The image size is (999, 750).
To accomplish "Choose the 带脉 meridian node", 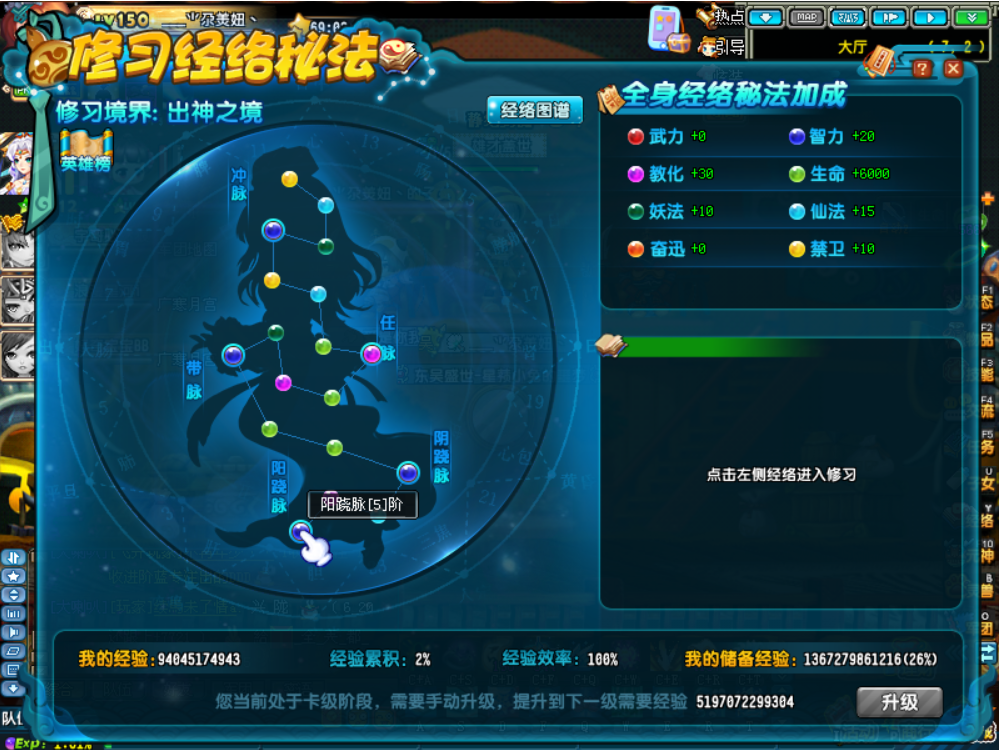I will 233,354.
